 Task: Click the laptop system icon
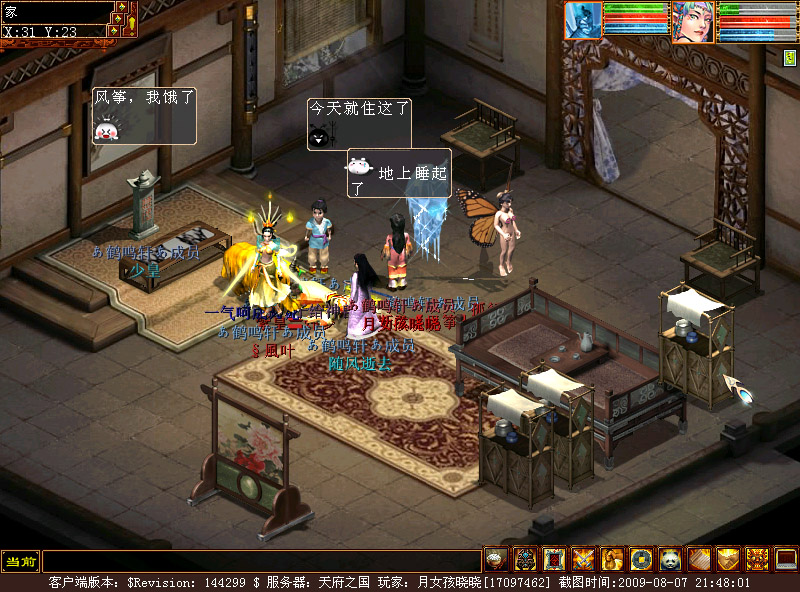coord(786,559)
